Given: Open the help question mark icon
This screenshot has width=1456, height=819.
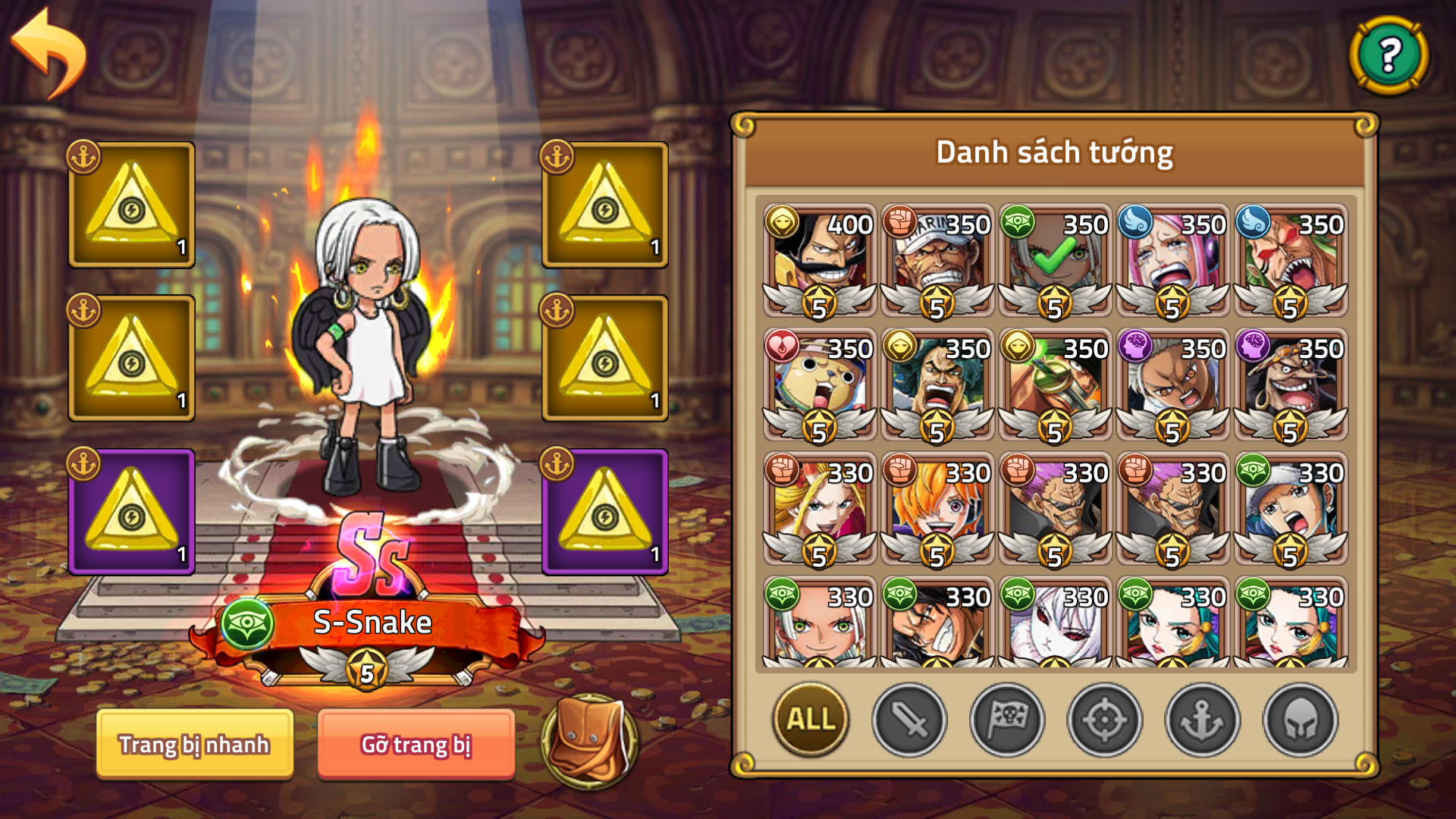Looking at the screenshot, I should [1389, 55].
